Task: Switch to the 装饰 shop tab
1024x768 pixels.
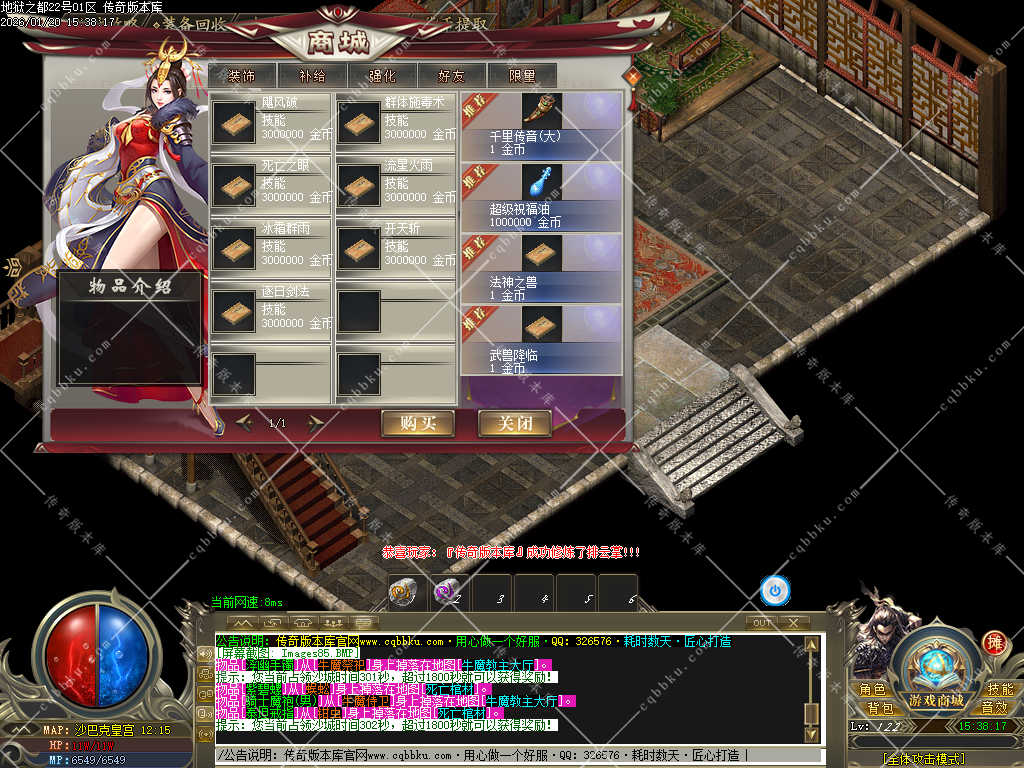Action: pos(241,75)
